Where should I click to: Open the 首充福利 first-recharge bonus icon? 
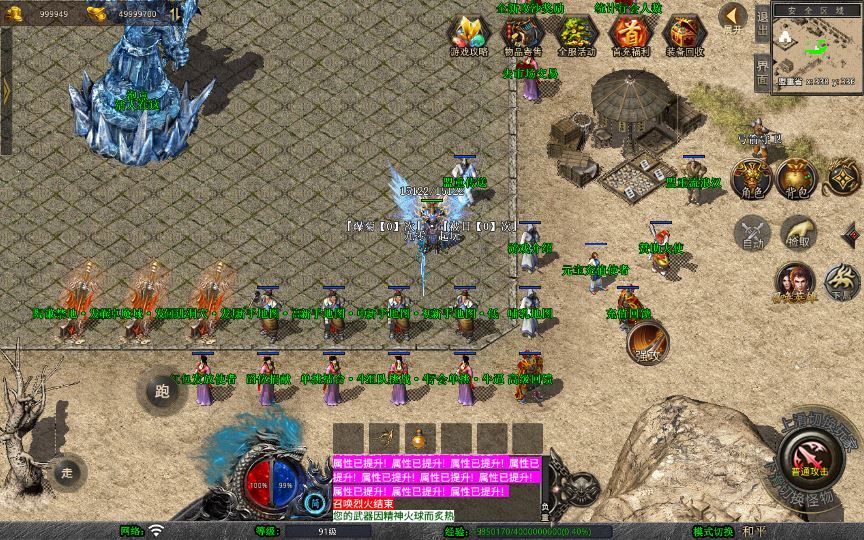(x=629, y=34)
